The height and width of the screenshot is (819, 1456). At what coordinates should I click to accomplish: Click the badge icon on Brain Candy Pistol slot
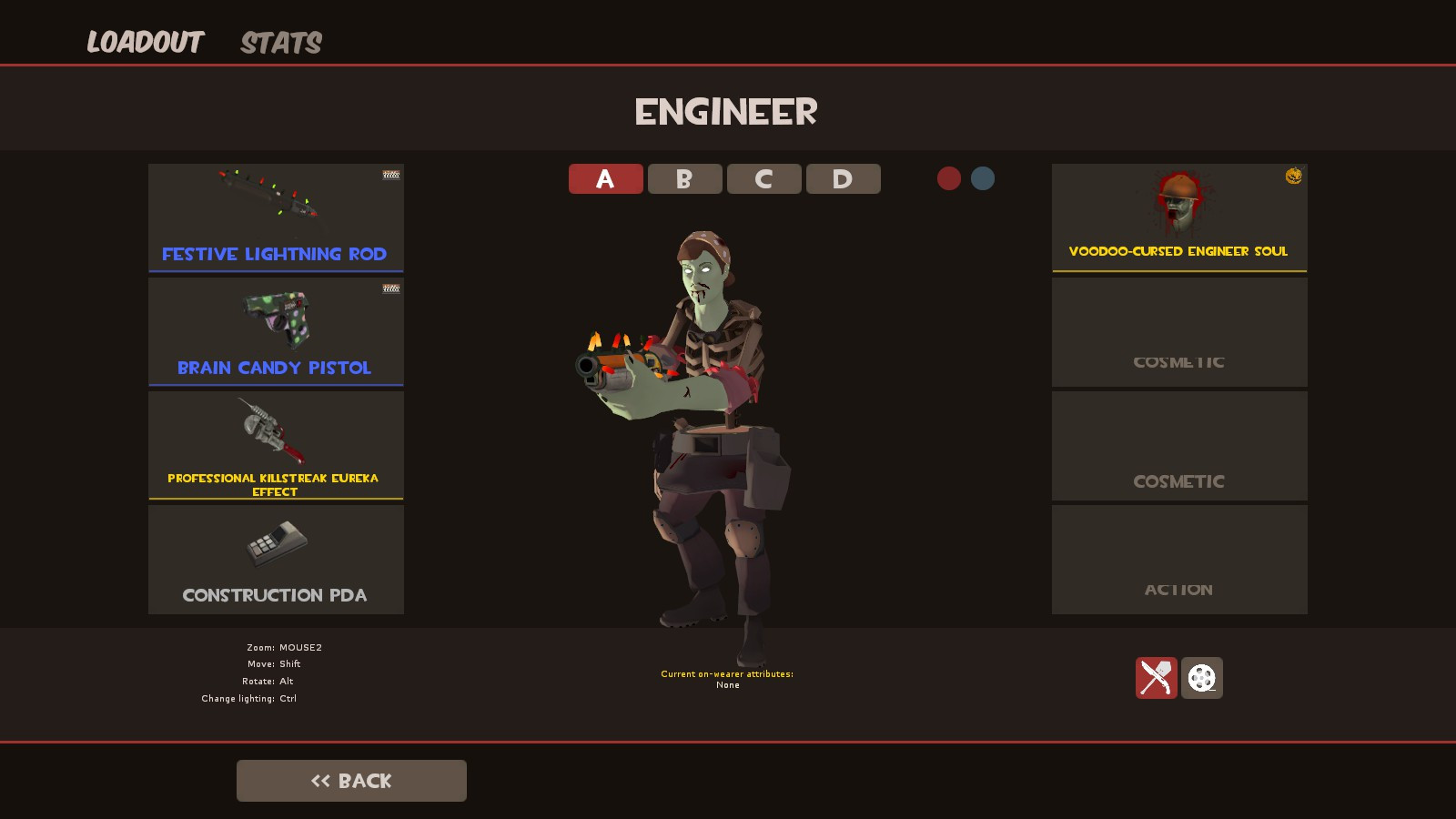pyautogui.click(x=390, y=288)
